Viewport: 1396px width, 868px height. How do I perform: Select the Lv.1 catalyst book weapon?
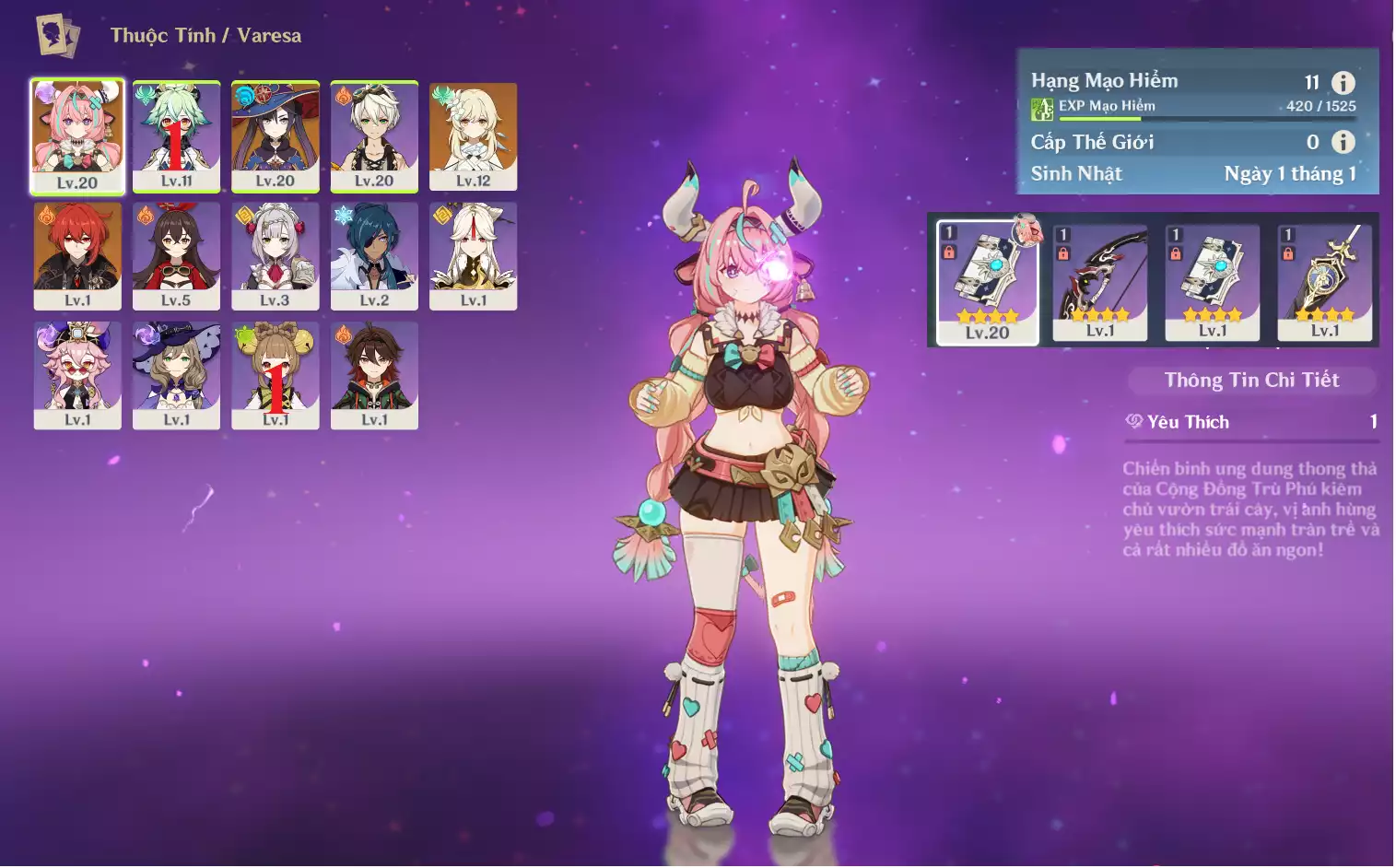1213,282
